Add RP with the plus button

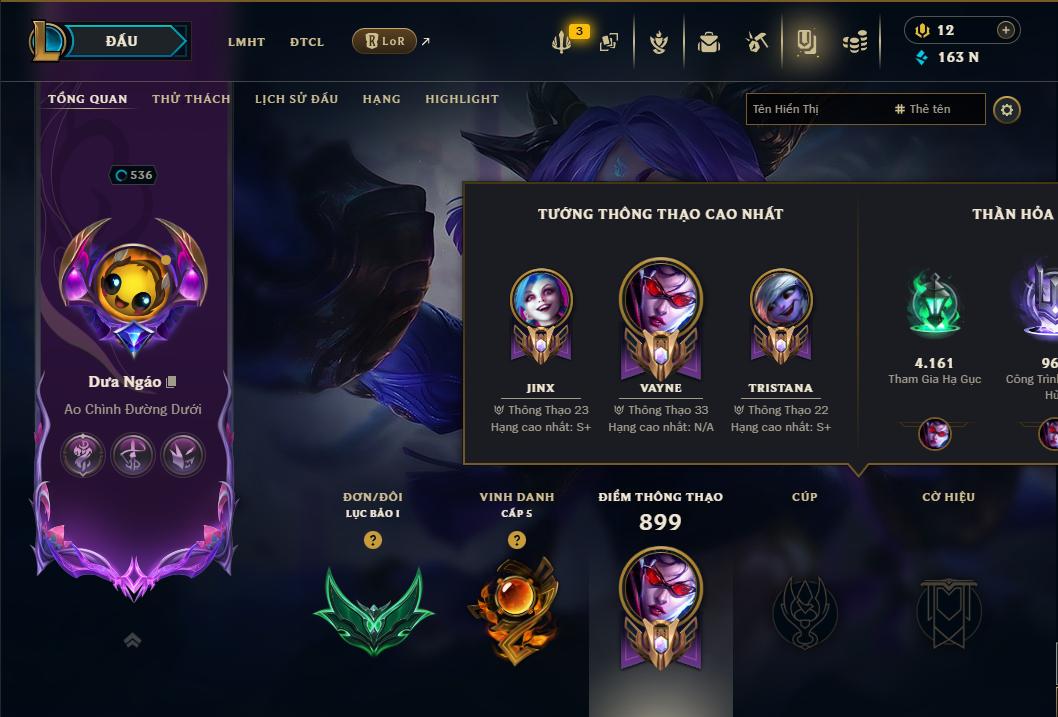1006,30
